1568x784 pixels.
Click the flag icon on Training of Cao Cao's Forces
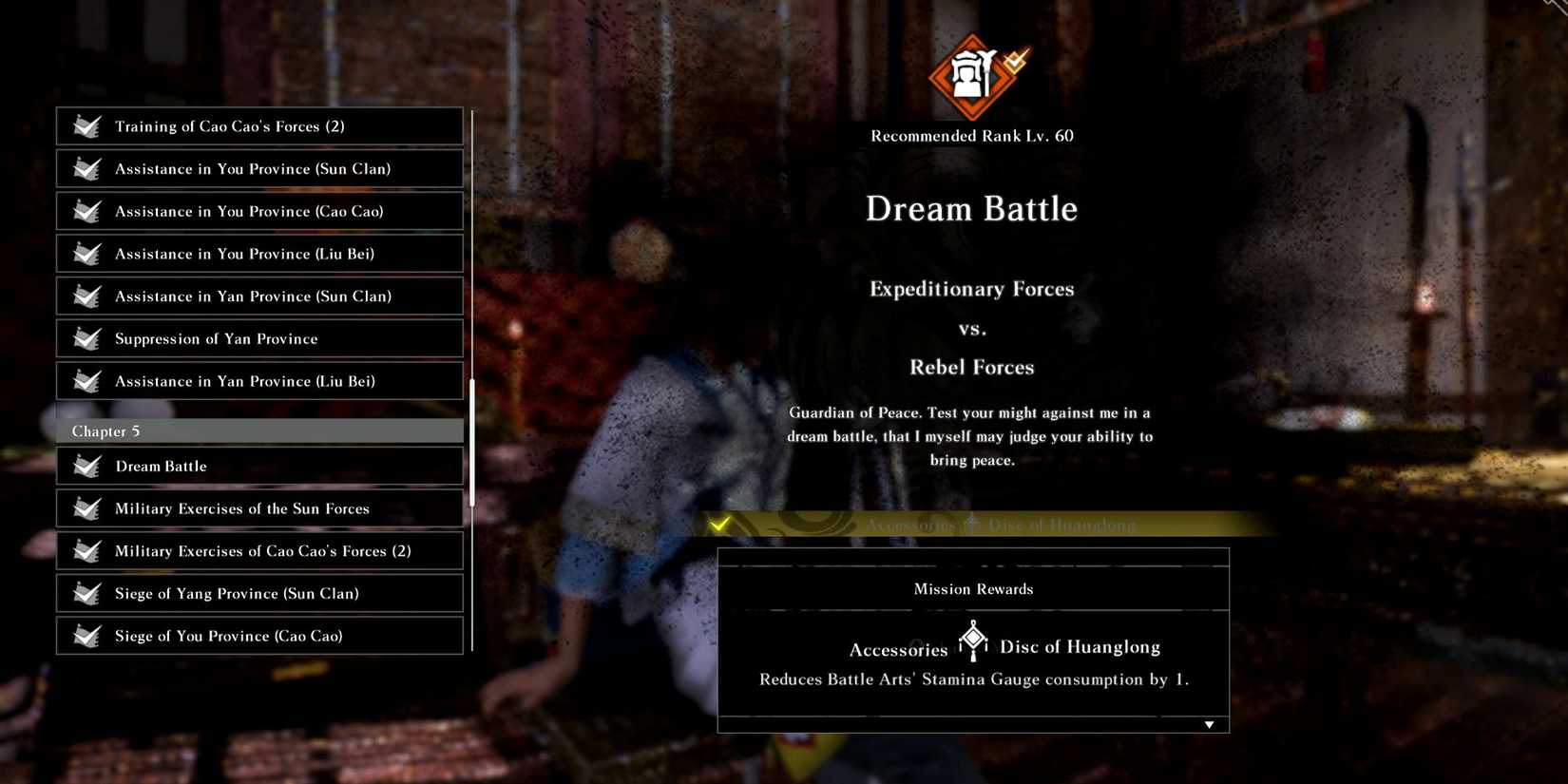(86, 125)
